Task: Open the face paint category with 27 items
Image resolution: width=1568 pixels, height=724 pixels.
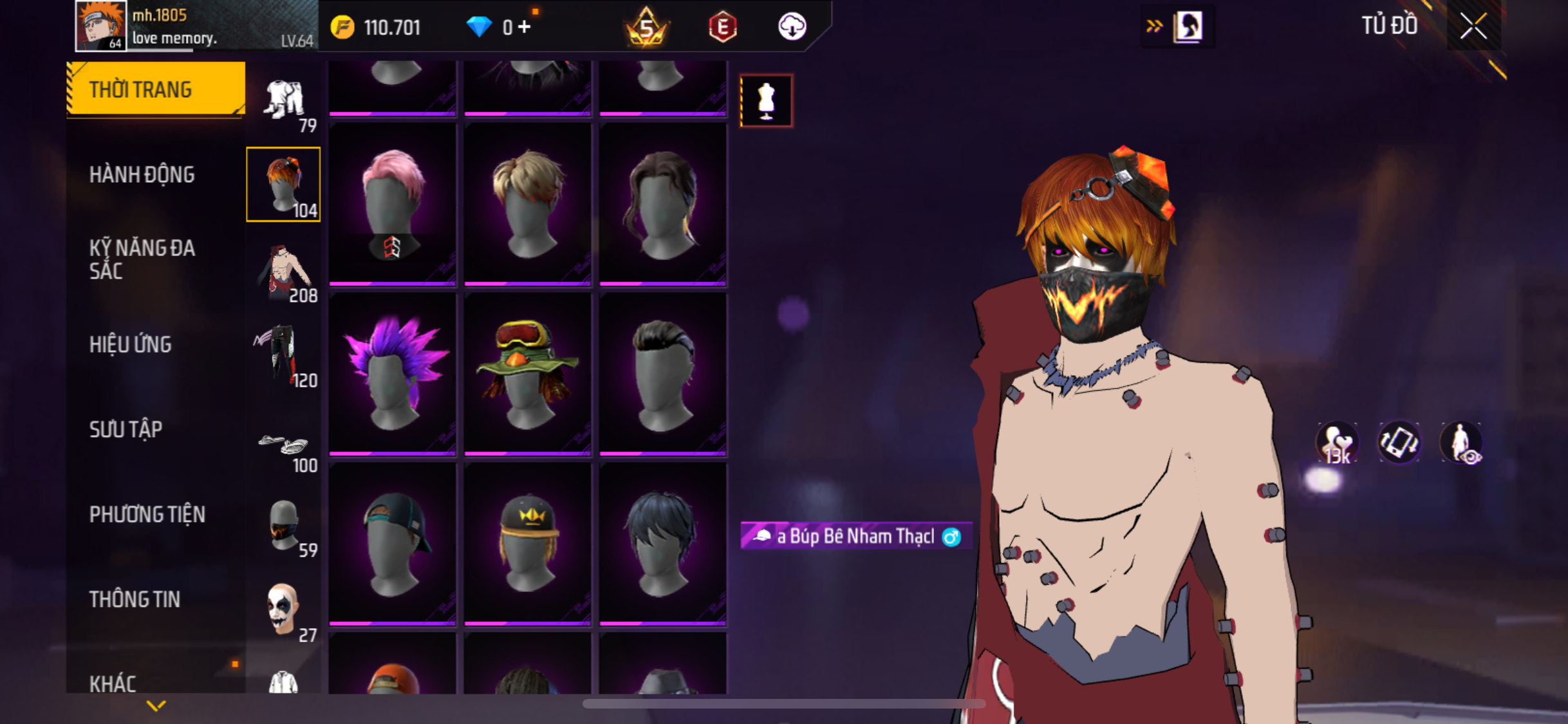Action: tap(284, 611)
